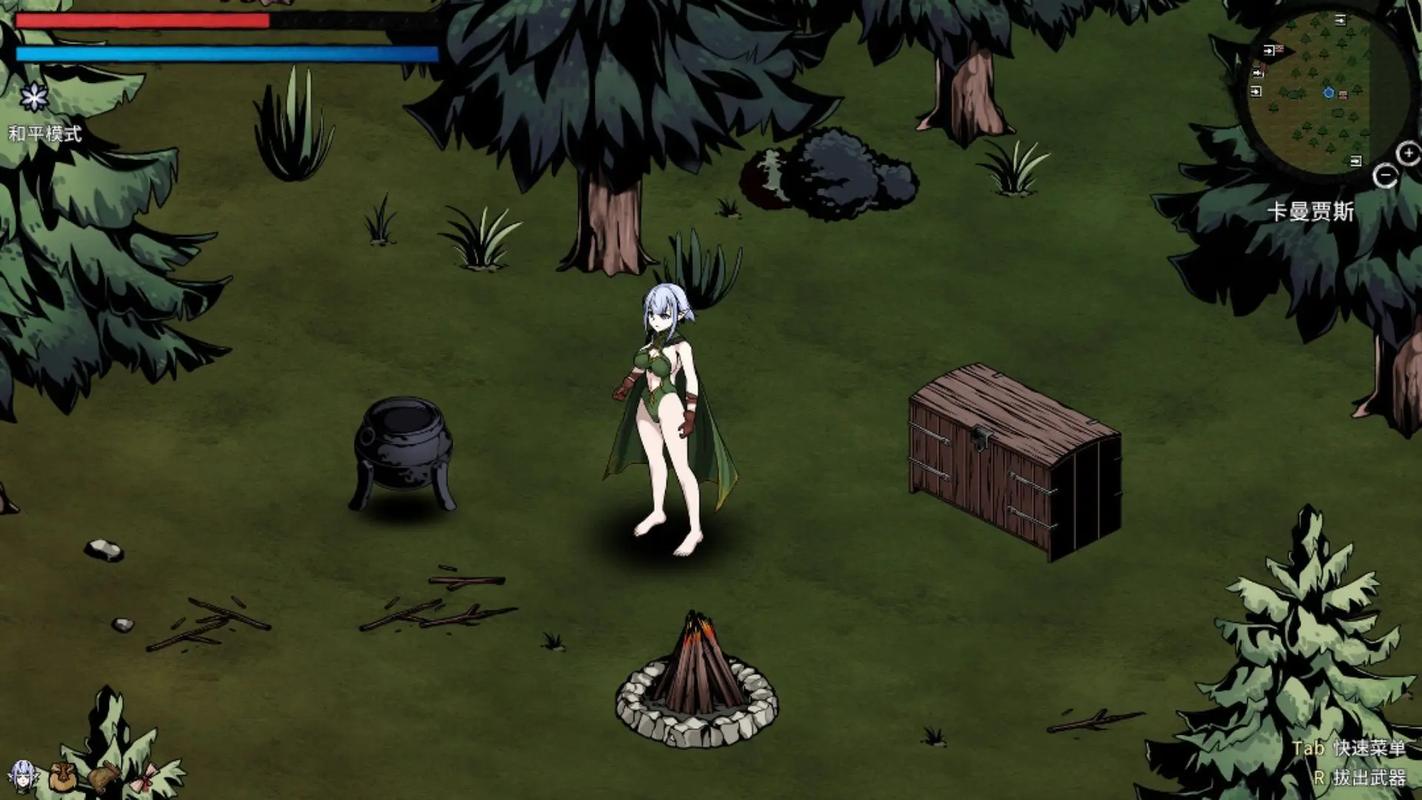Open the round brown pouch icon
The height and width of the screenshot is (800, 1422).
[62, 776]
